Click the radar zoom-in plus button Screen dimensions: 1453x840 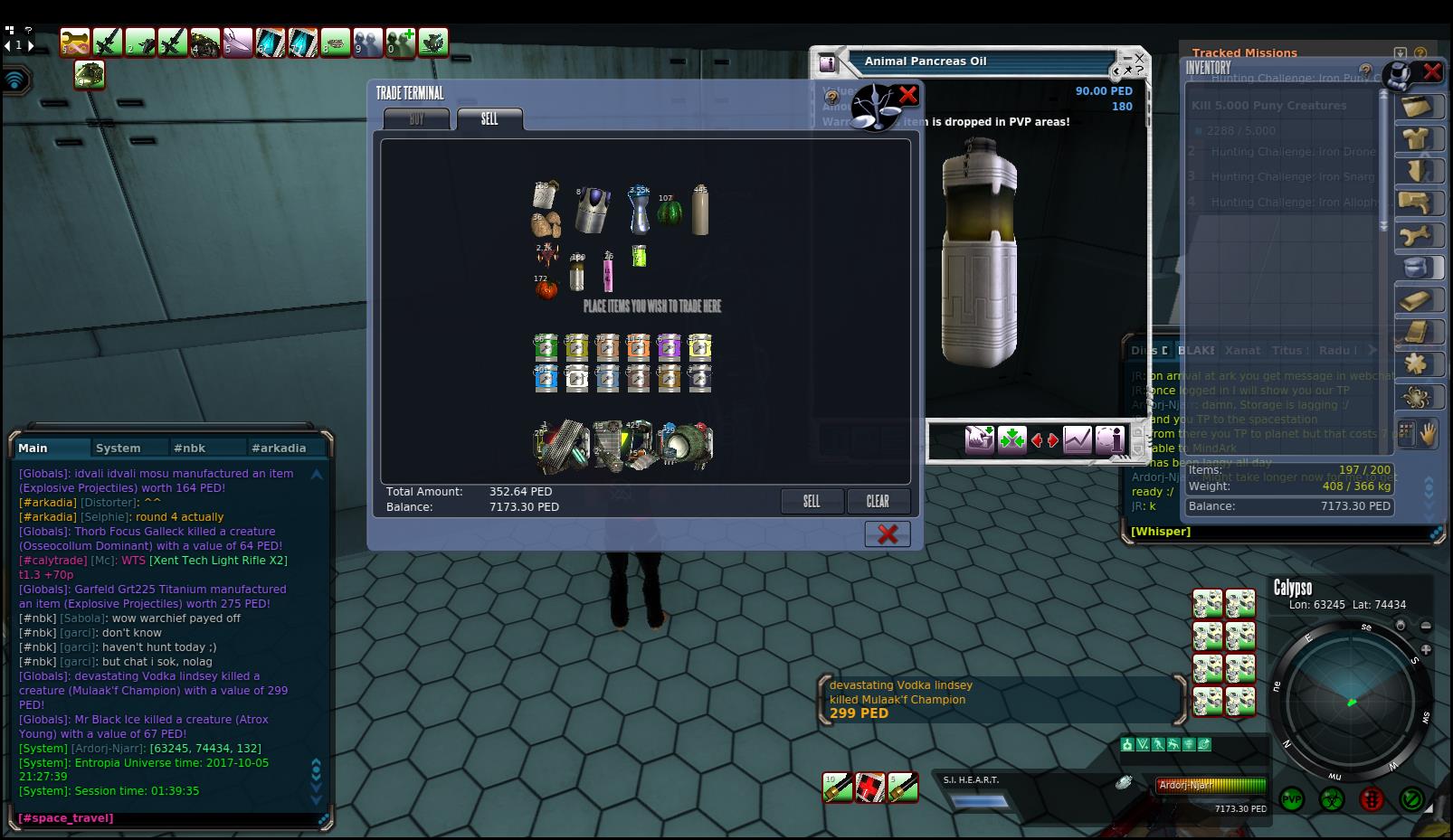point(1426,649)
